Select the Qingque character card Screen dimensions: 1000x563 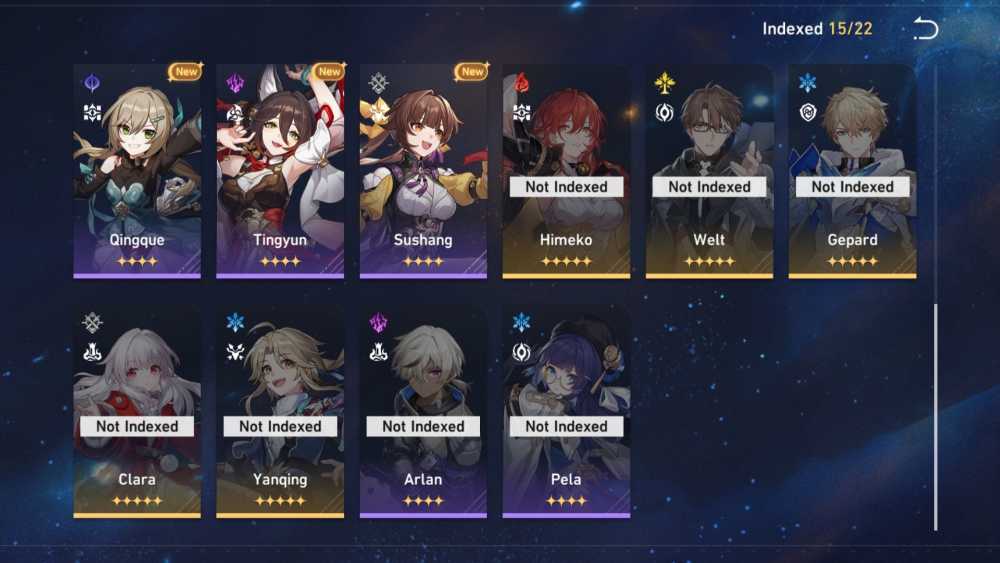(x=137, y=170)
